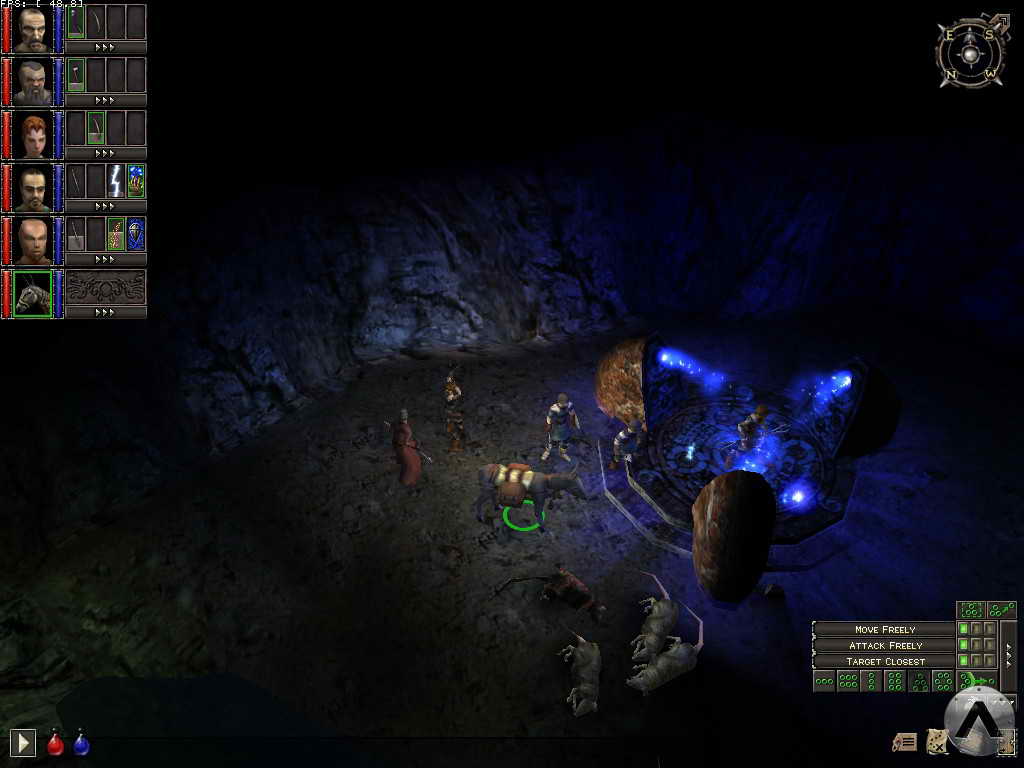Screen dimensions: 1024x768
Task: Expand the bottom-left arrow panel button
Action: [22, 743]
